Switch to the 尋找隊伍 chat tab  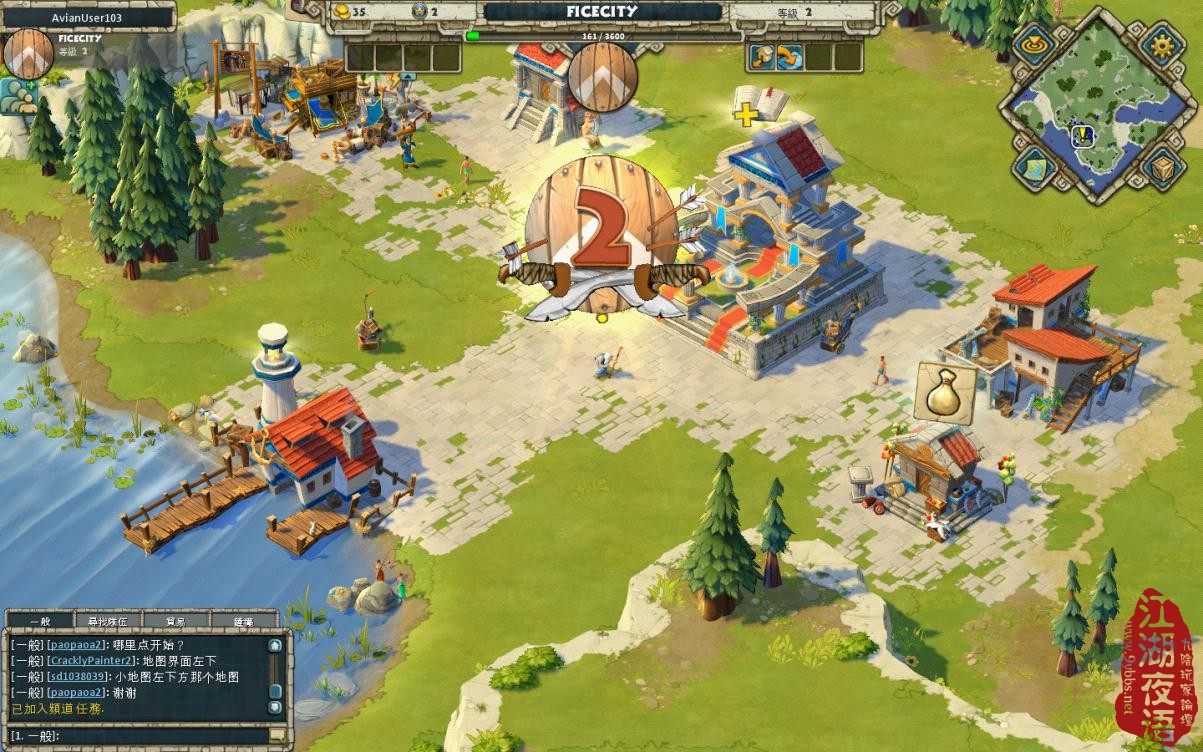click(x=106, y=621)
